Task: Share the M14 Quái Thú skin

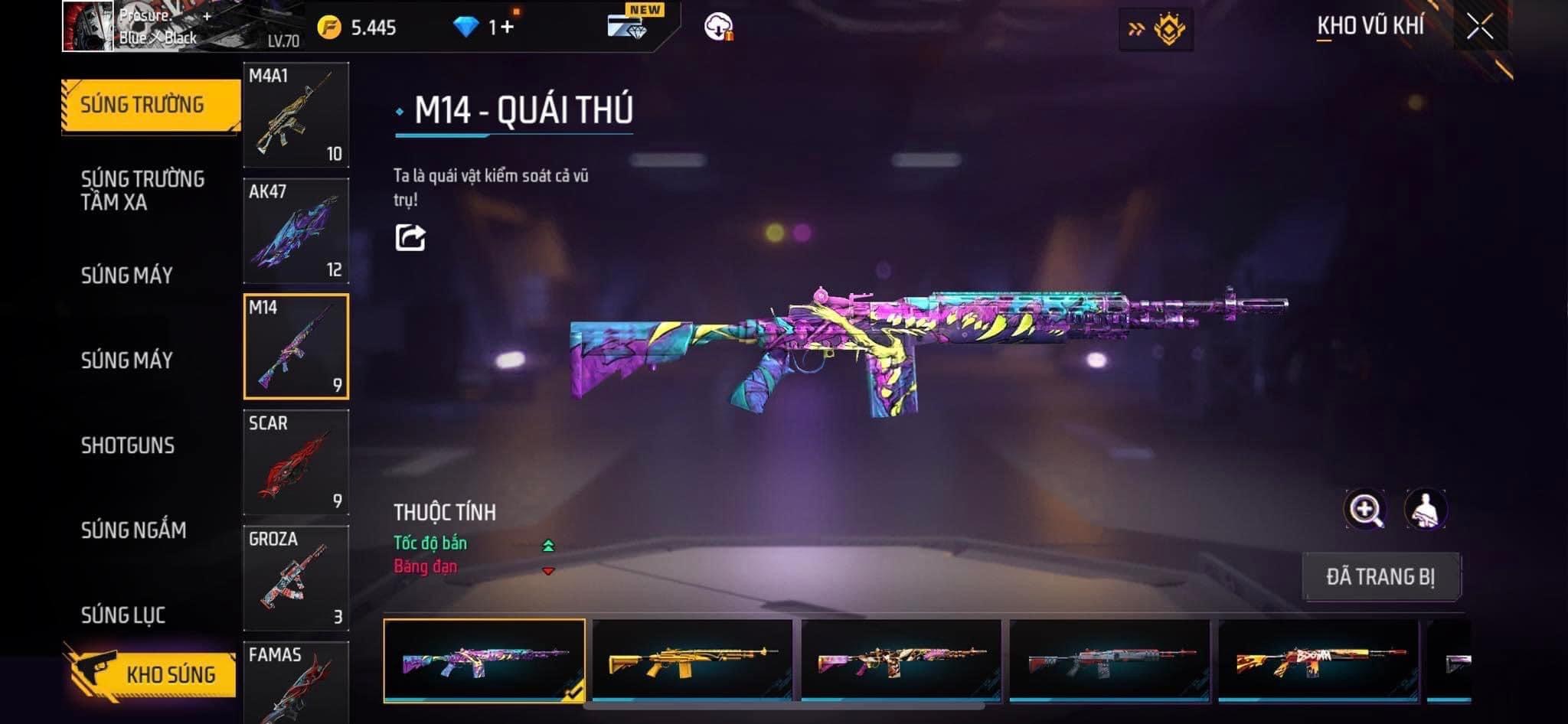Action: (410, 237)
